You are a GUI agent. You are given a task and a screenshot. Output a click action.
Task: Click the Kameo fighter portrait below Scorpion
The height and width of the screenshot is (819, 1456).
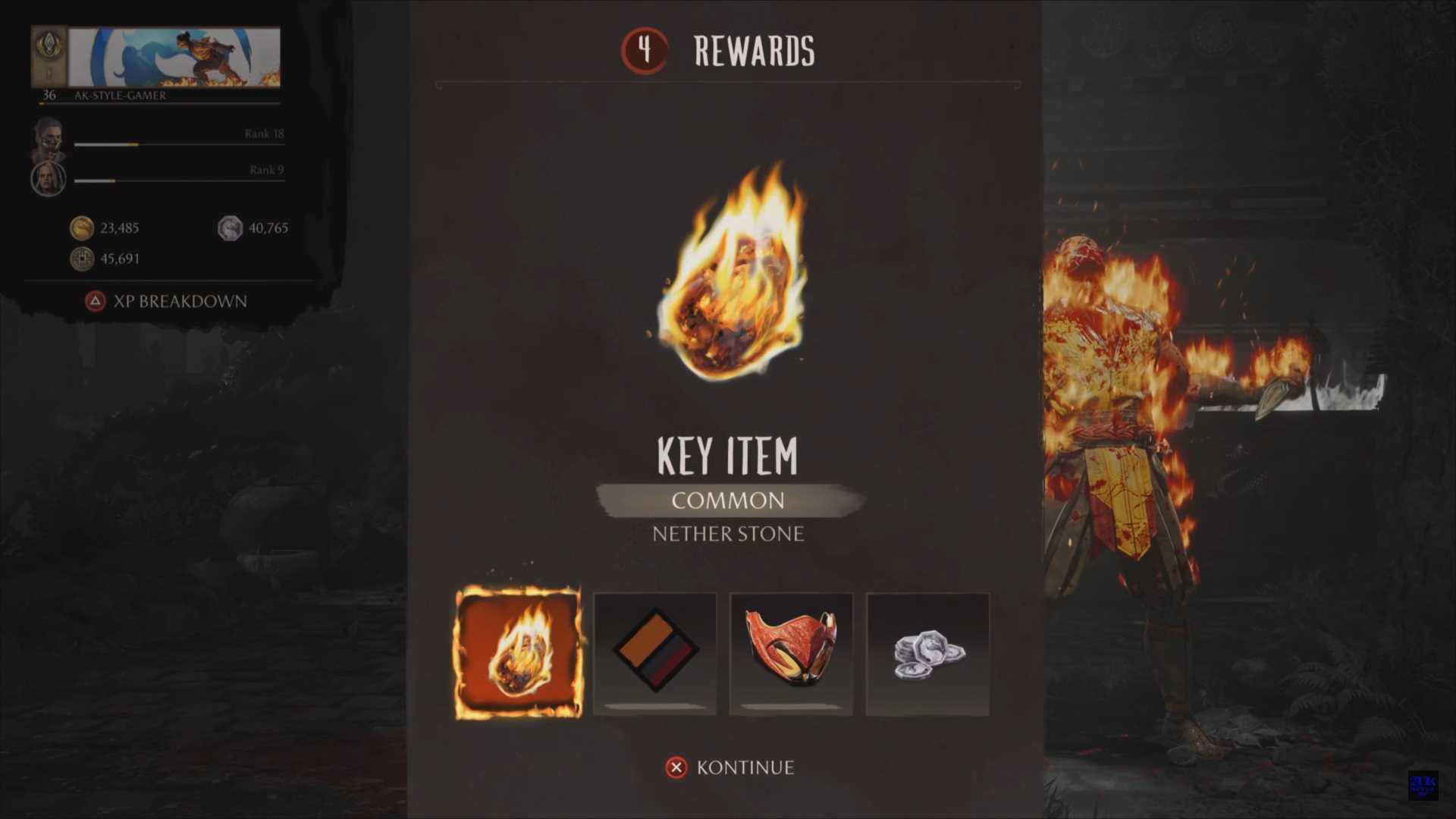[48, 179]
